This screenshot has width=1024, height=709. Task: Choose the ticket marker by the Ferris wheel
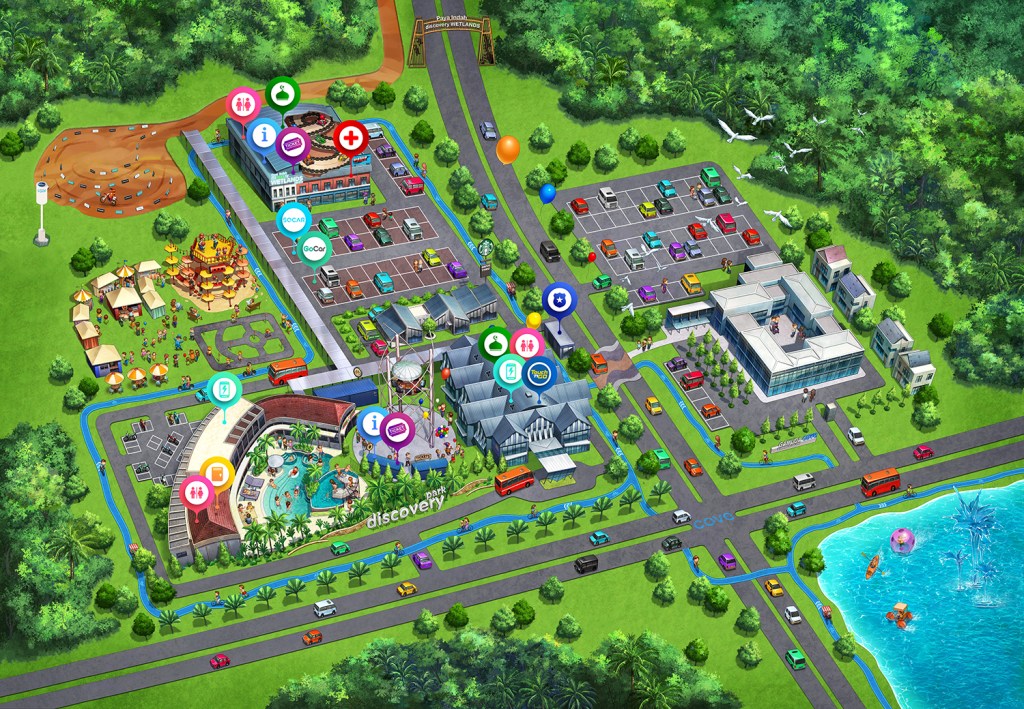(398, 430)
